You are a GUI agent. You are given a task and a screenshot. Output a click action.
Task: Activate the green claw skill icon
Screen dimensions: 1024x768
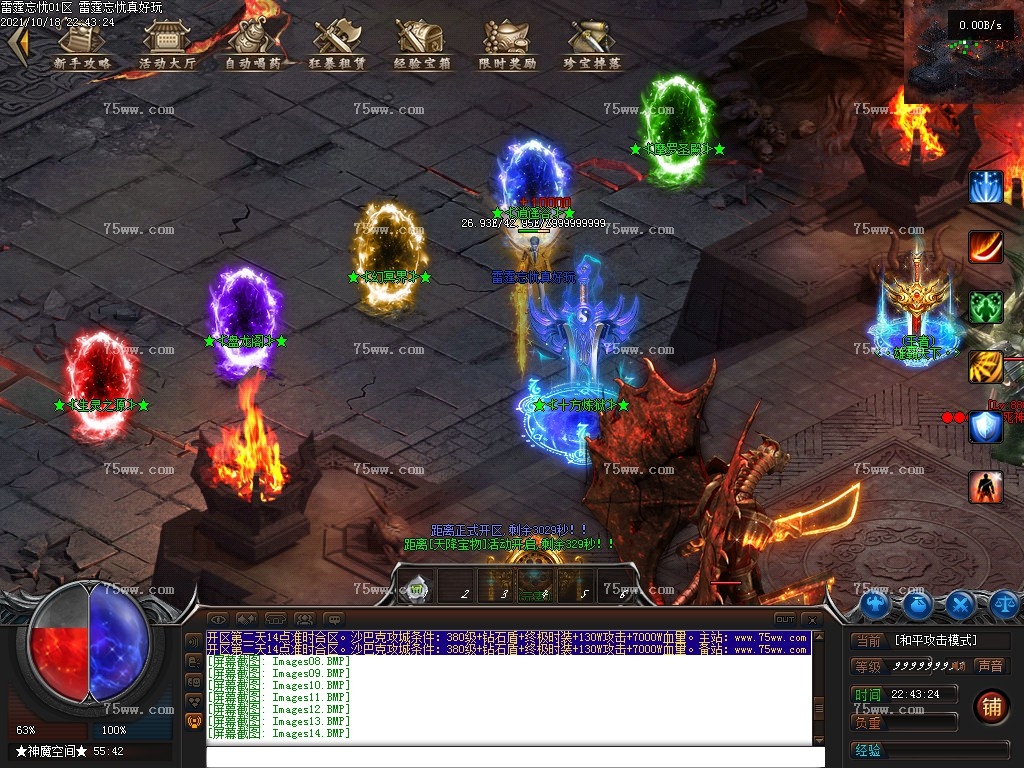click(985, 308)
